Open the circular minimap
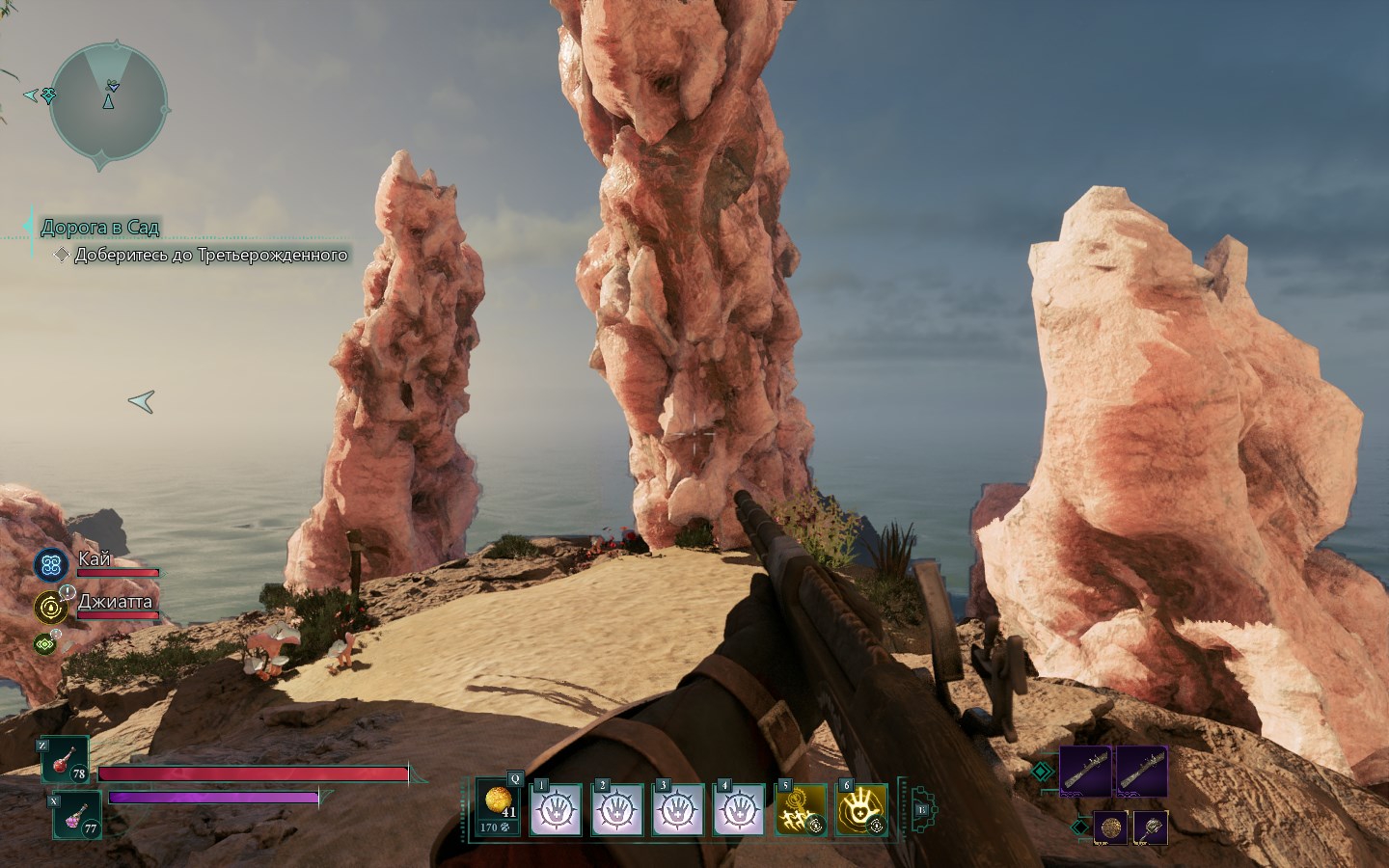Viewport: 1389px width, 868px height. pos(109,102)
